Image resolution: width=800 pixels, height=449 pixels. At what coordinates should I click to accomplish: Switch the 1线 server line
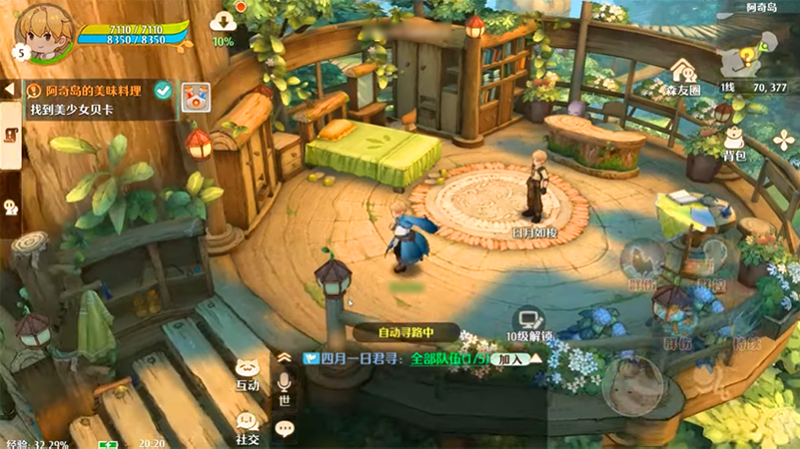[729, 88]
